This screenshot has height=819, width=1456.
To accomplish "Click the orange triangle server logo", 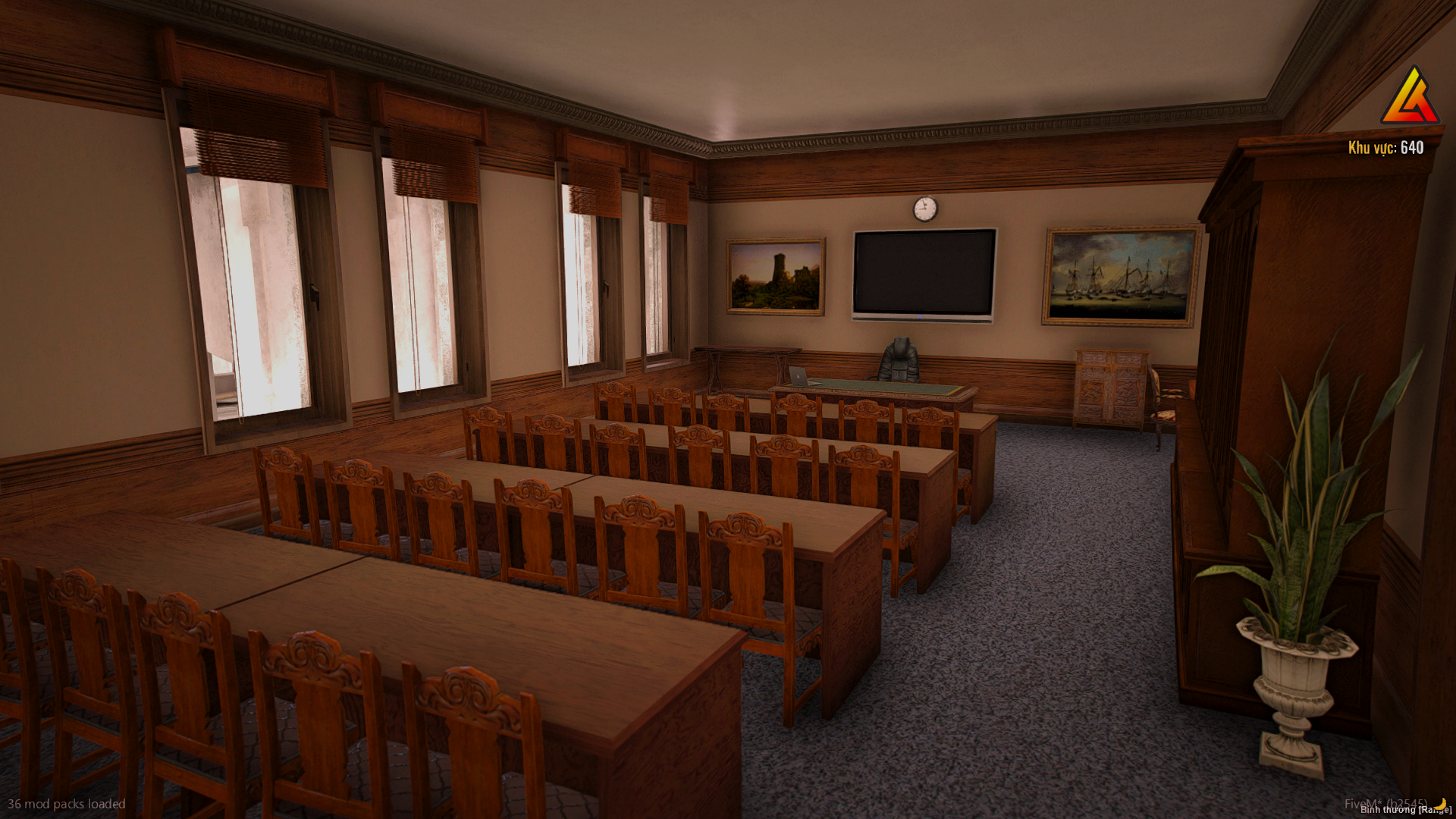I will [1410, 98].
